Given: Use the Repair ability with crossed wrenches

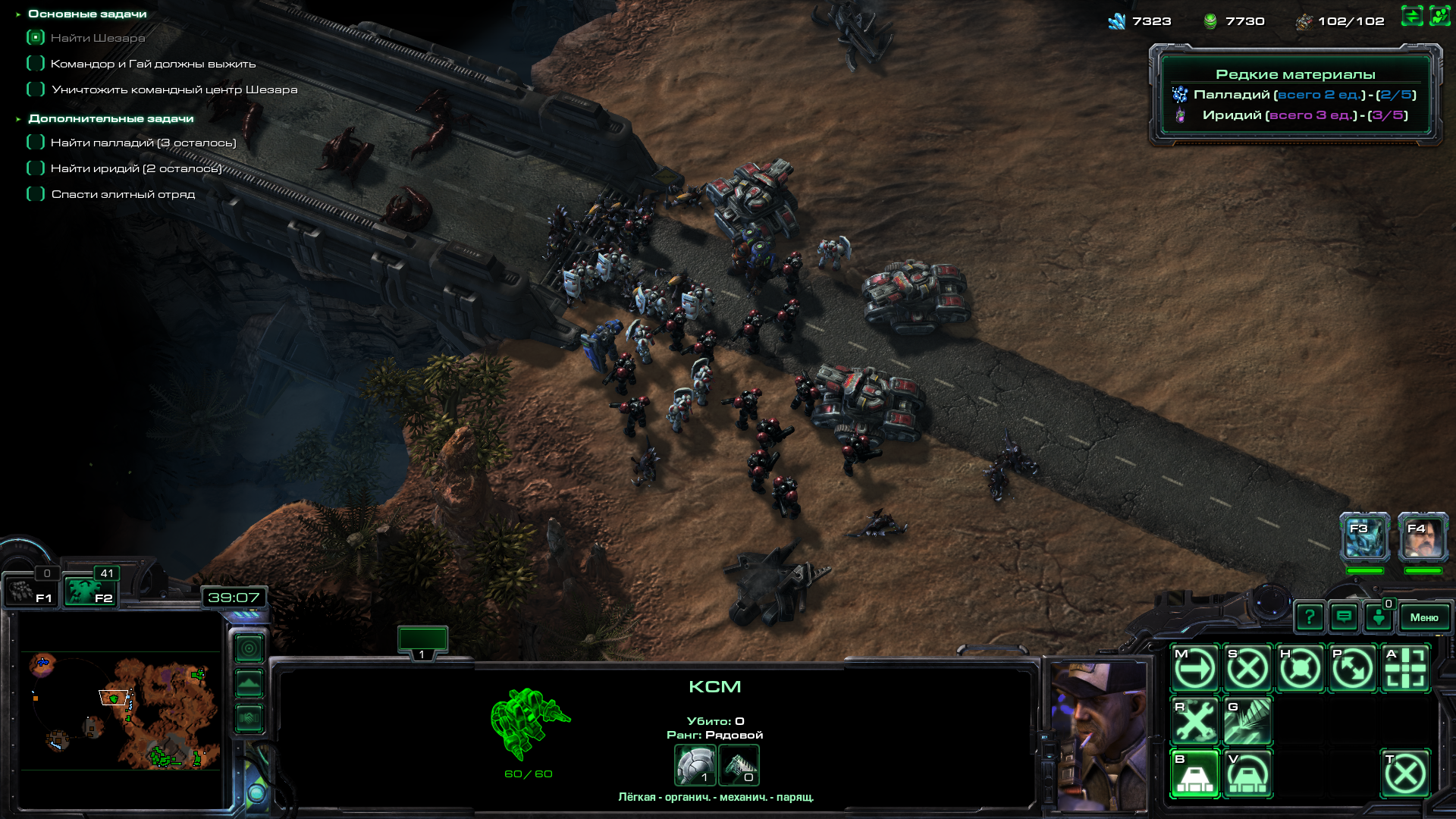Looking at the screenshot, I should click(x=1195, y=721).
